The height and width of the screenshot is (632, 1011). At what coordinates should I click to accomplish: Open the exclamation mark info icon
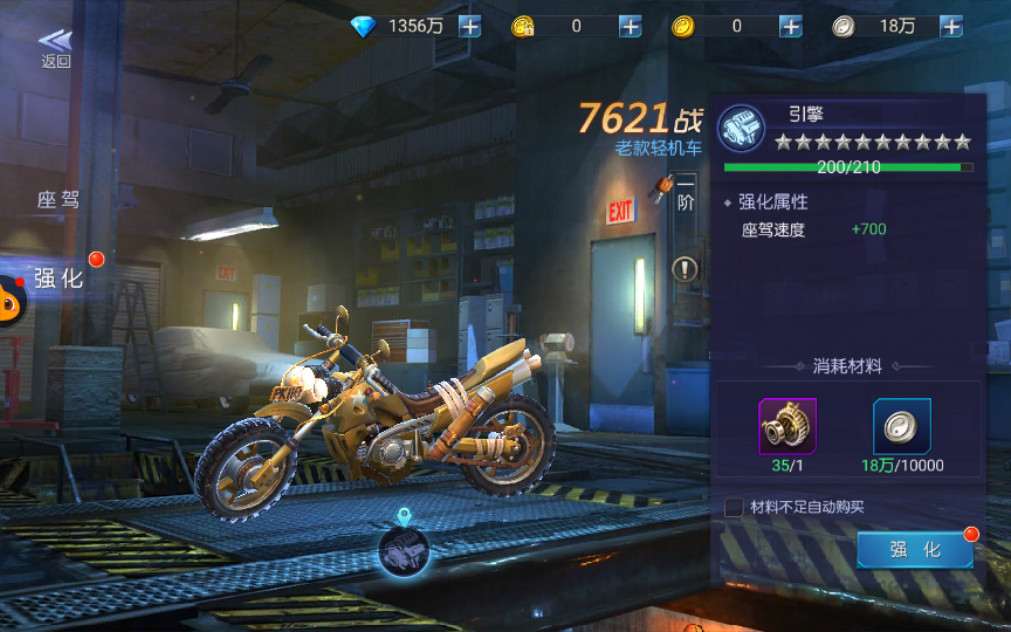(x=685, y=268)
